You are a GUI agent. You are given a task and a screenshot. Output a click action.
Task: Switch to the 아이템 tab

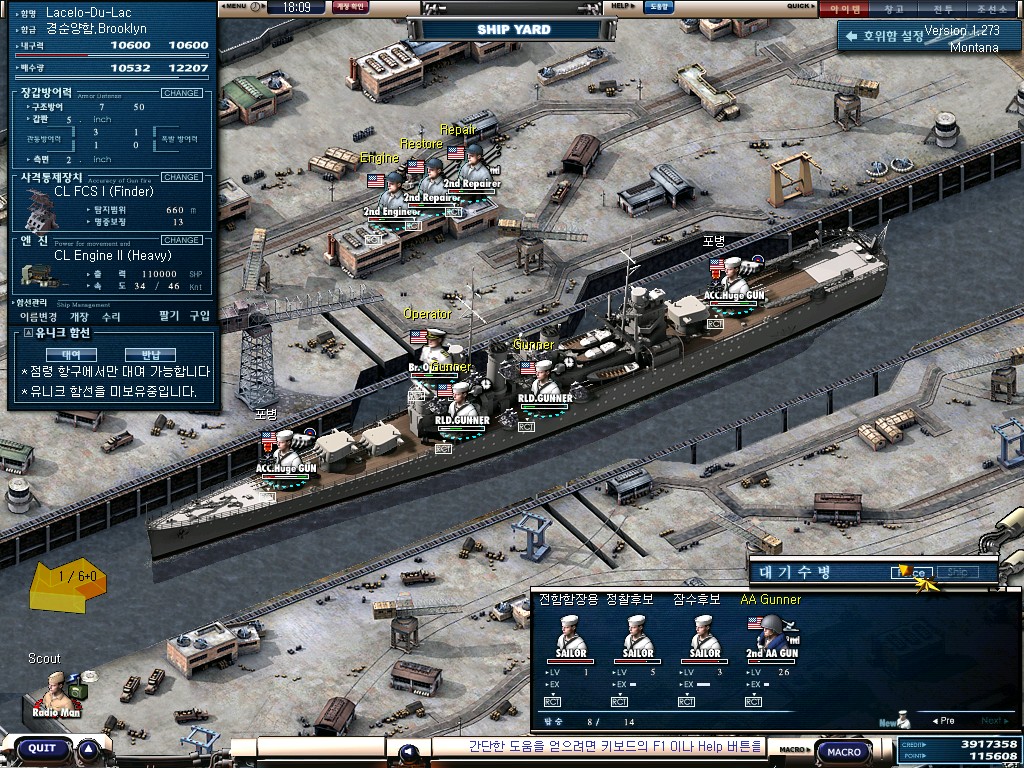(x=845, y=8)
